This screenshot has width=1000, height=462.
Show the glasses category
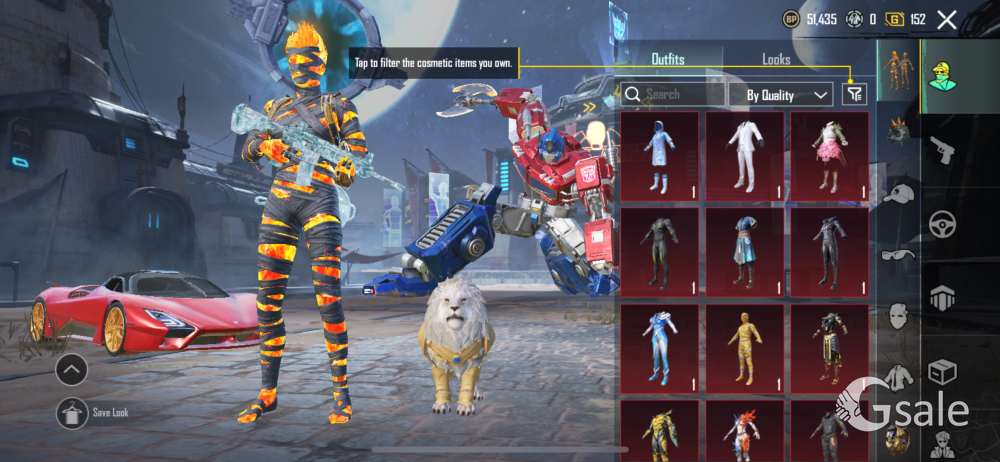pyautogui.click(x=897, y=256)
